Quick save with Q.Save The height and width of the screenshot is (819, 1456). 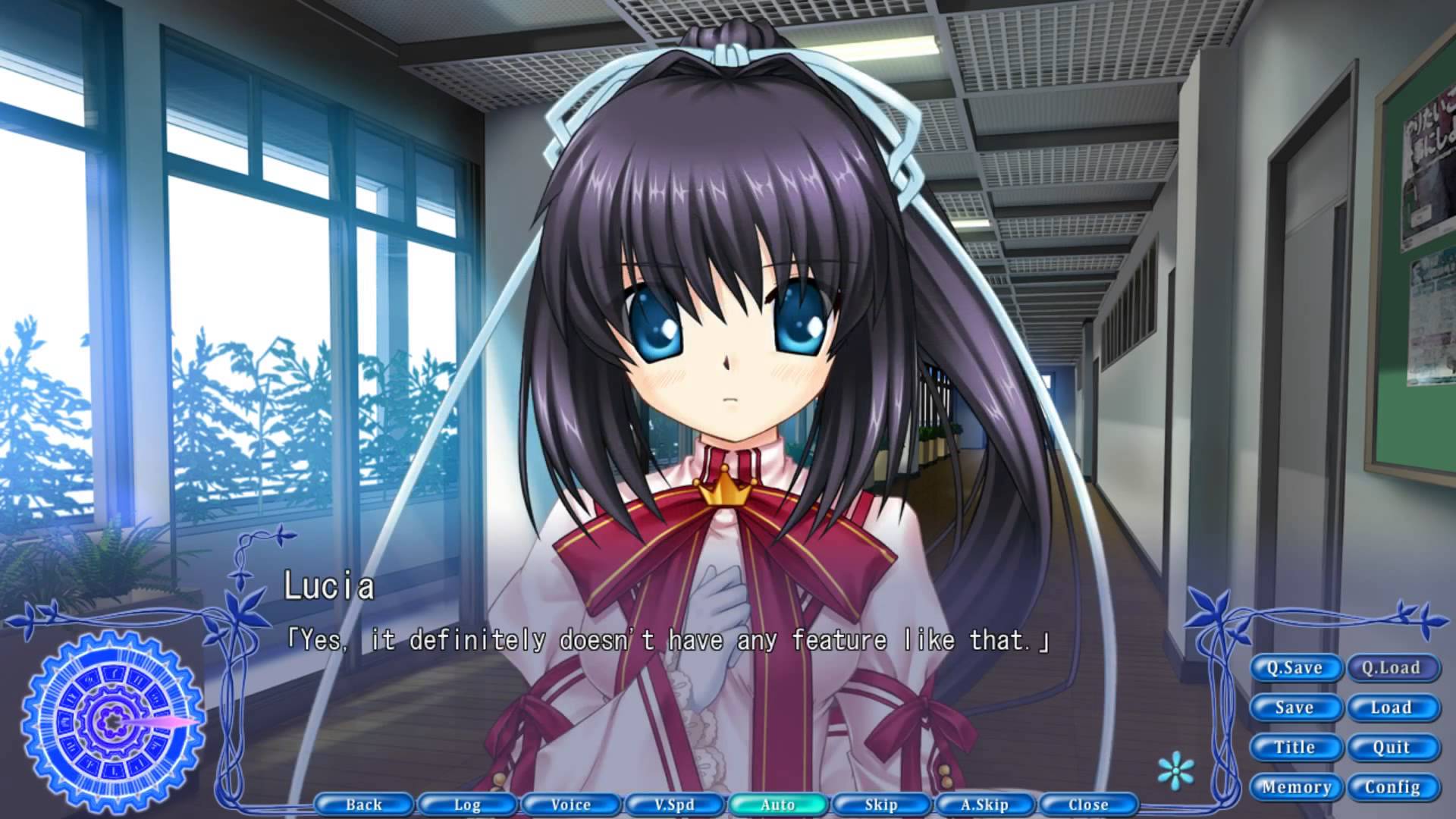click(x=1294, y=668)
